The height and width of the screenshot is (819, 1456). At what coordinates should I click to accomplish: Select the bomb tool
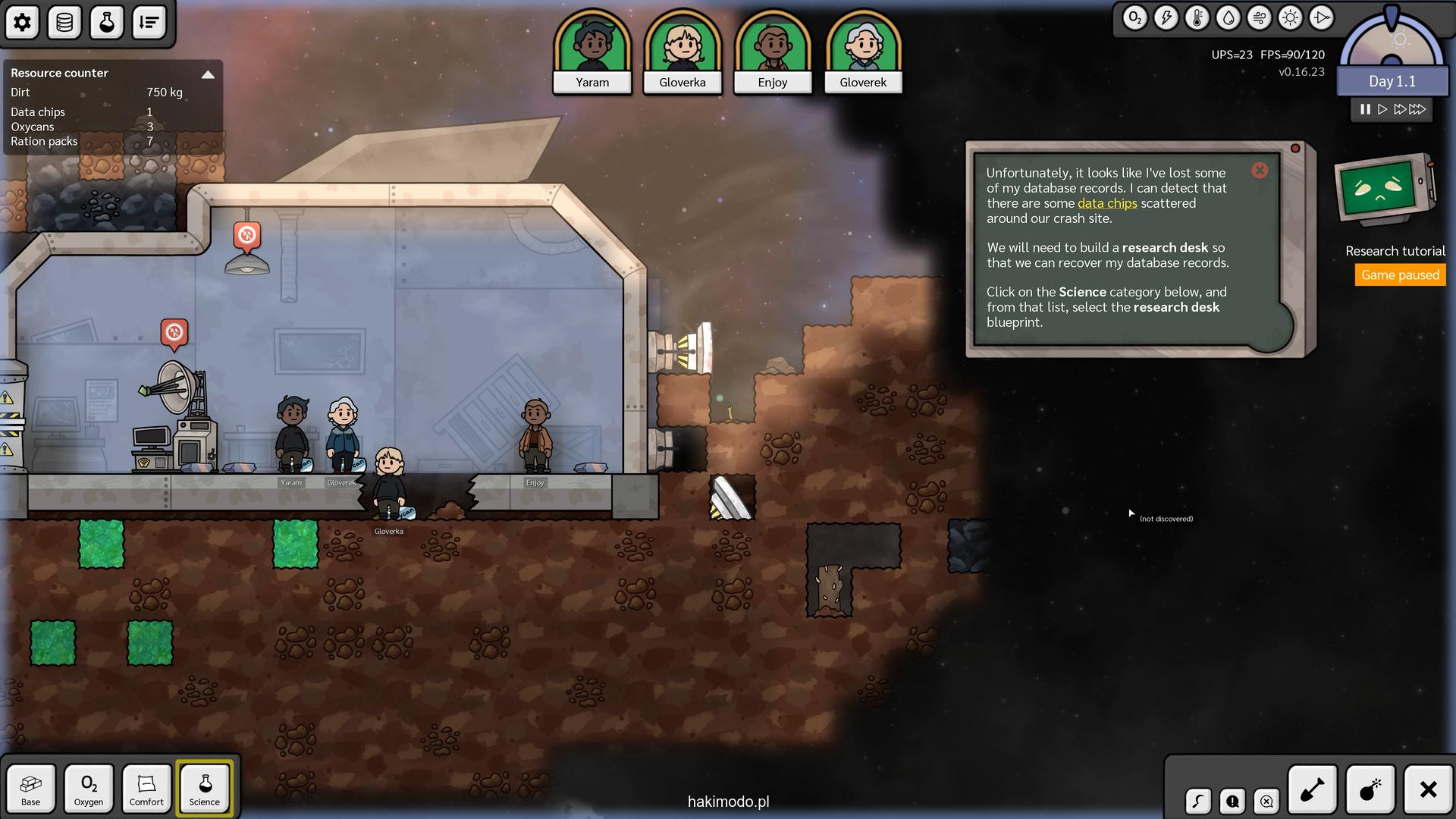(1370, 789)
